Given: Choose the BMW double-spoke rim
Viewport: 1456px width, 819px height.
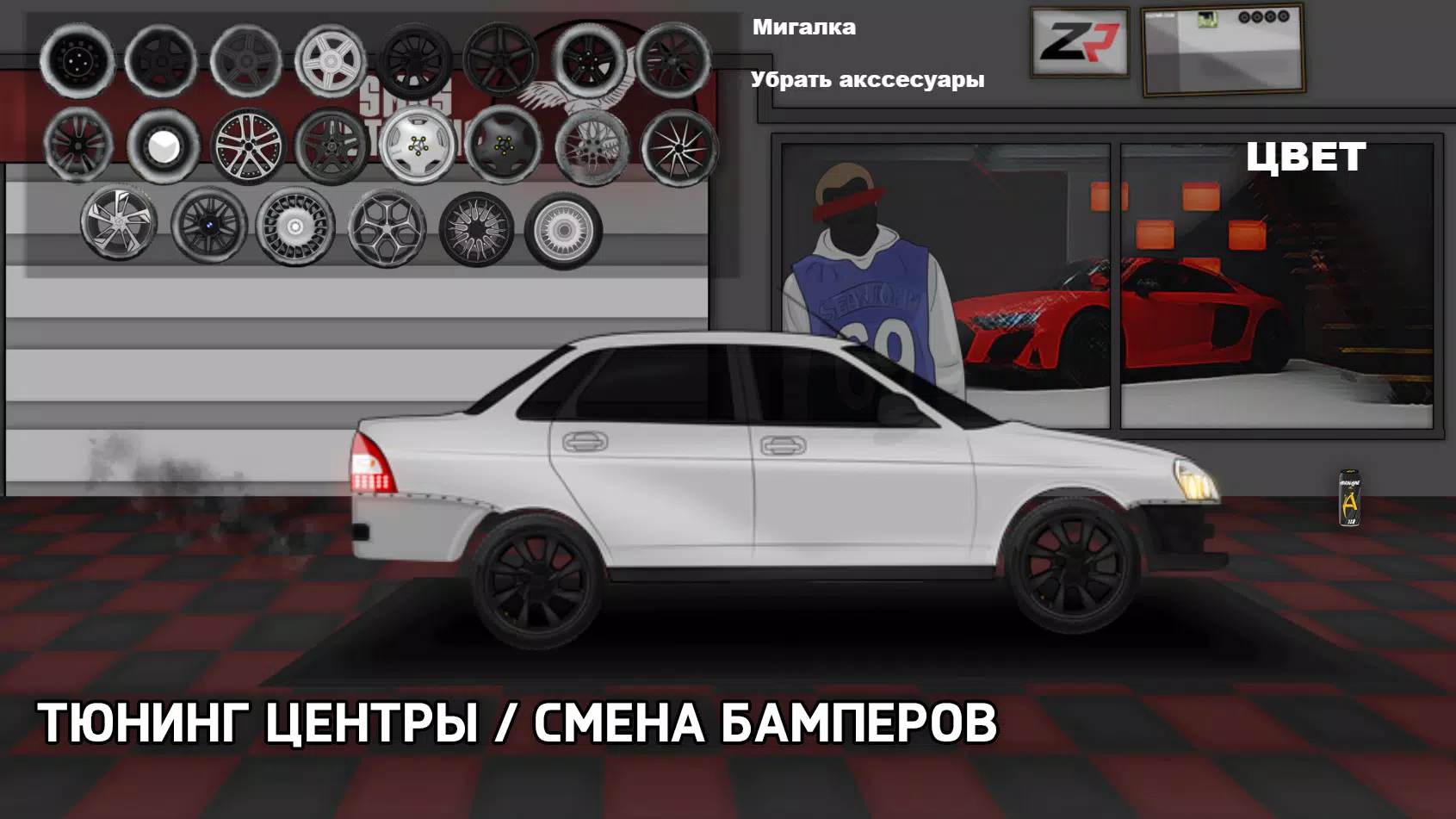Looking at the screenshot, I should tap(208, 225).
